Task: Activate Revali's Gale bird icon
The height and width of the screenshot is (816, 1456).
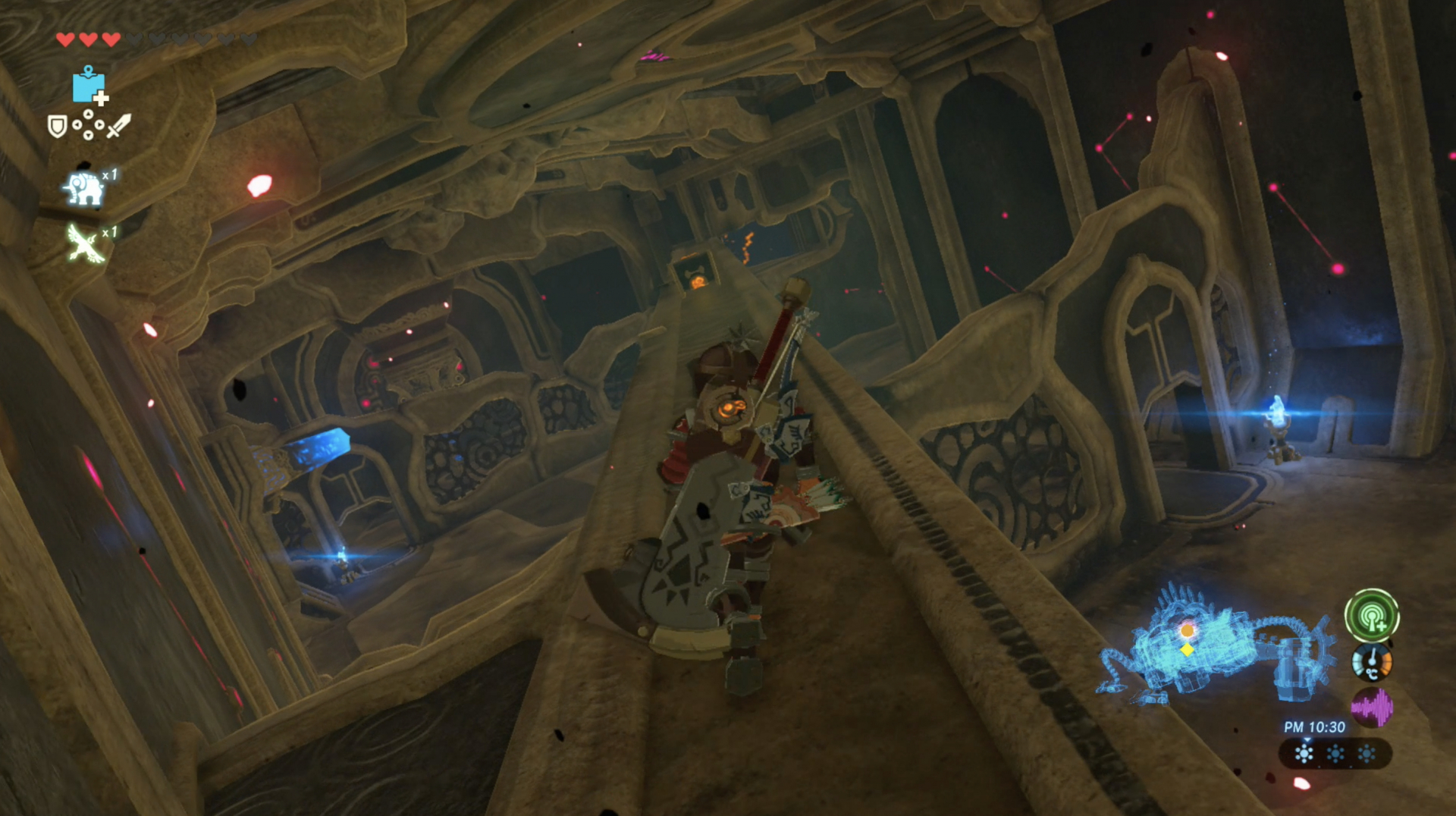Action: pyautogui.click(x=85, y=243)
